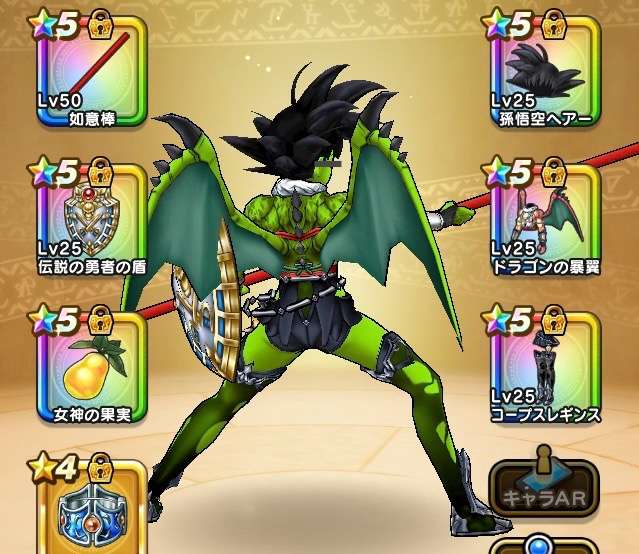Open the キャラAR camera mode
Viewport: 639px width, 554px height.
point(543,488)
